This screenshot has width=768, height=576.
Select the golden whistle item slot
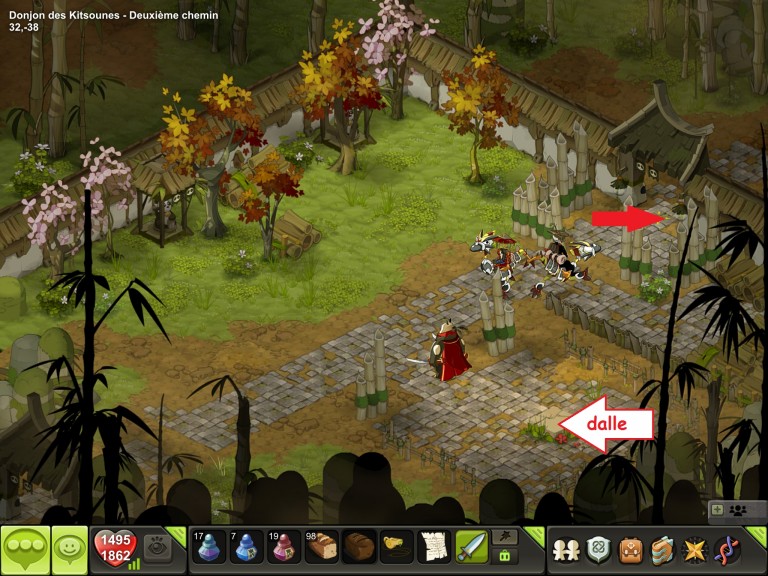[397, 547]
